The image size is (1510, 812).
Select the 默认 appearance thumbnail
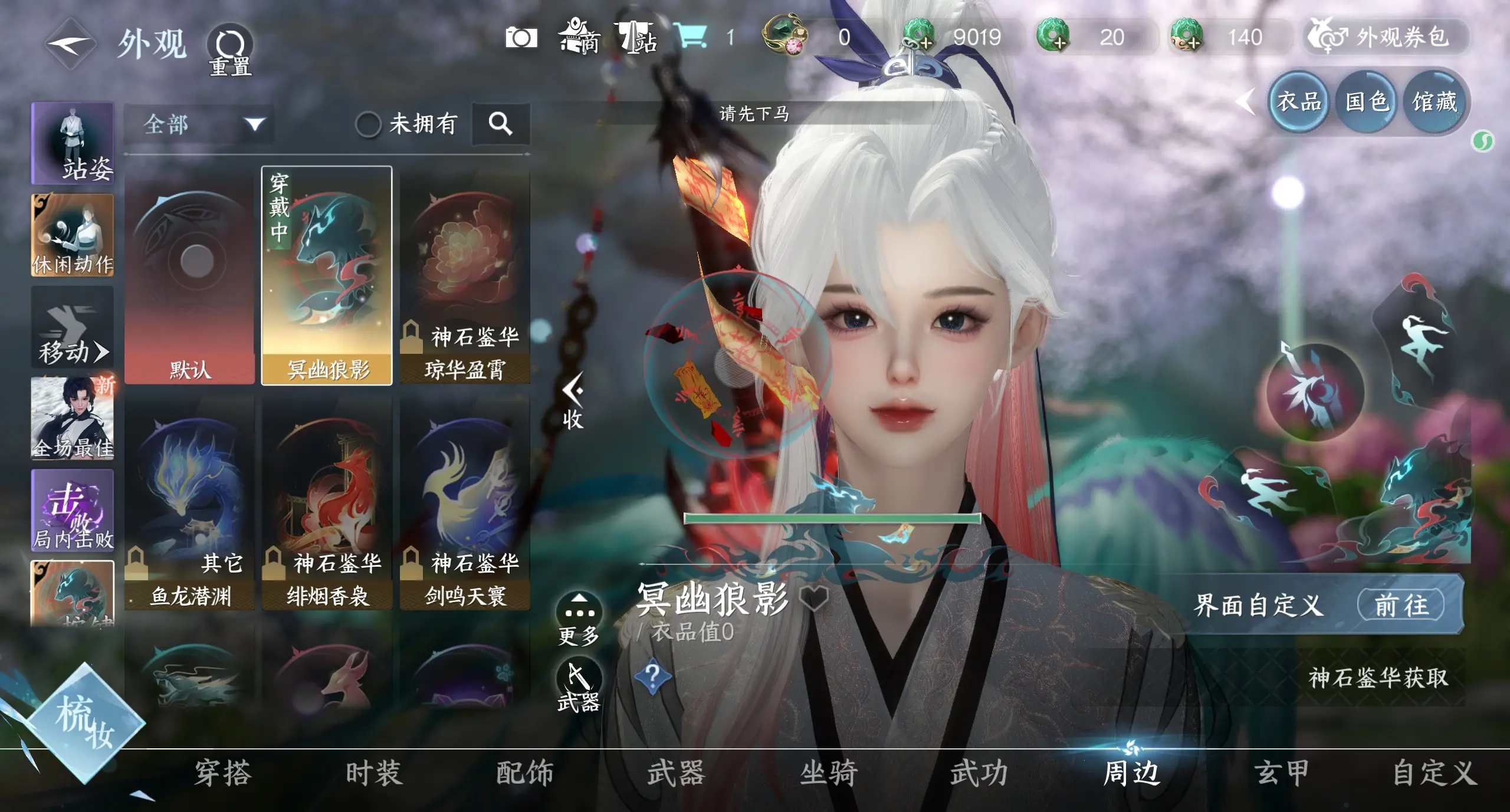189,271
